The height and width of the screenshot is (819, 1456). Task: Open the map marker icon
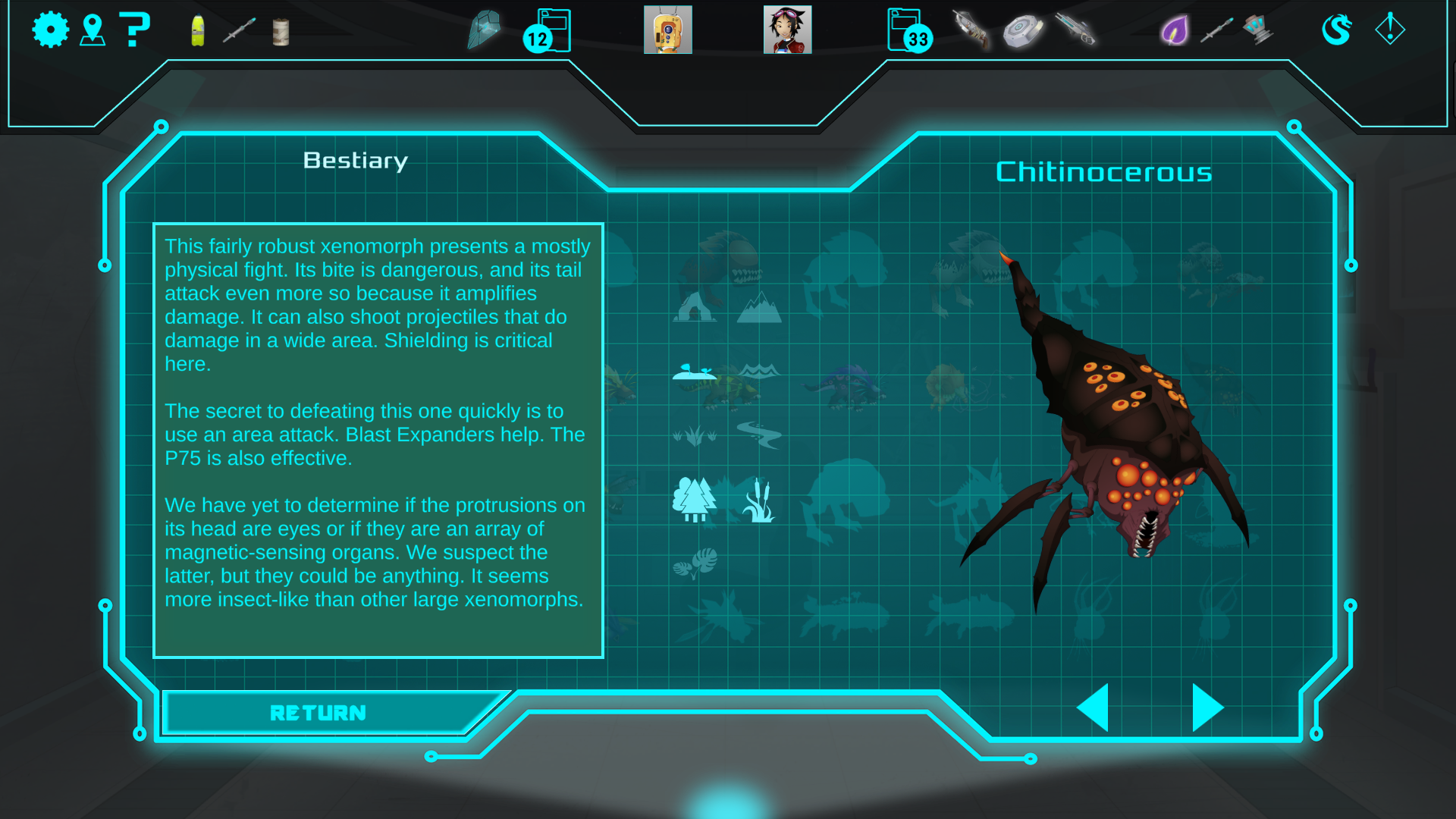pyautogui.click(x=93, y=30)
